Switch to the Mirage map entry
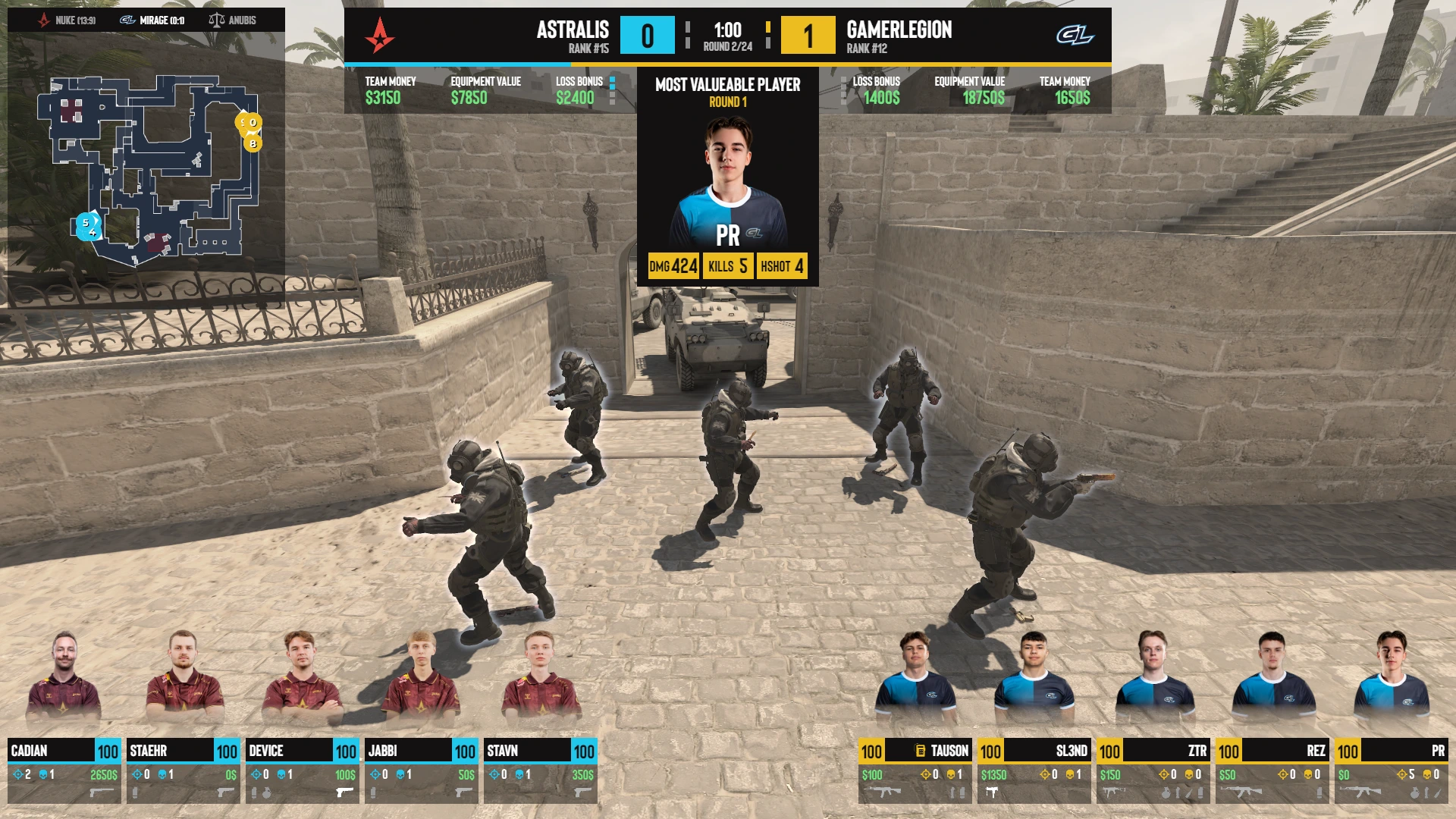 point(152,20)
